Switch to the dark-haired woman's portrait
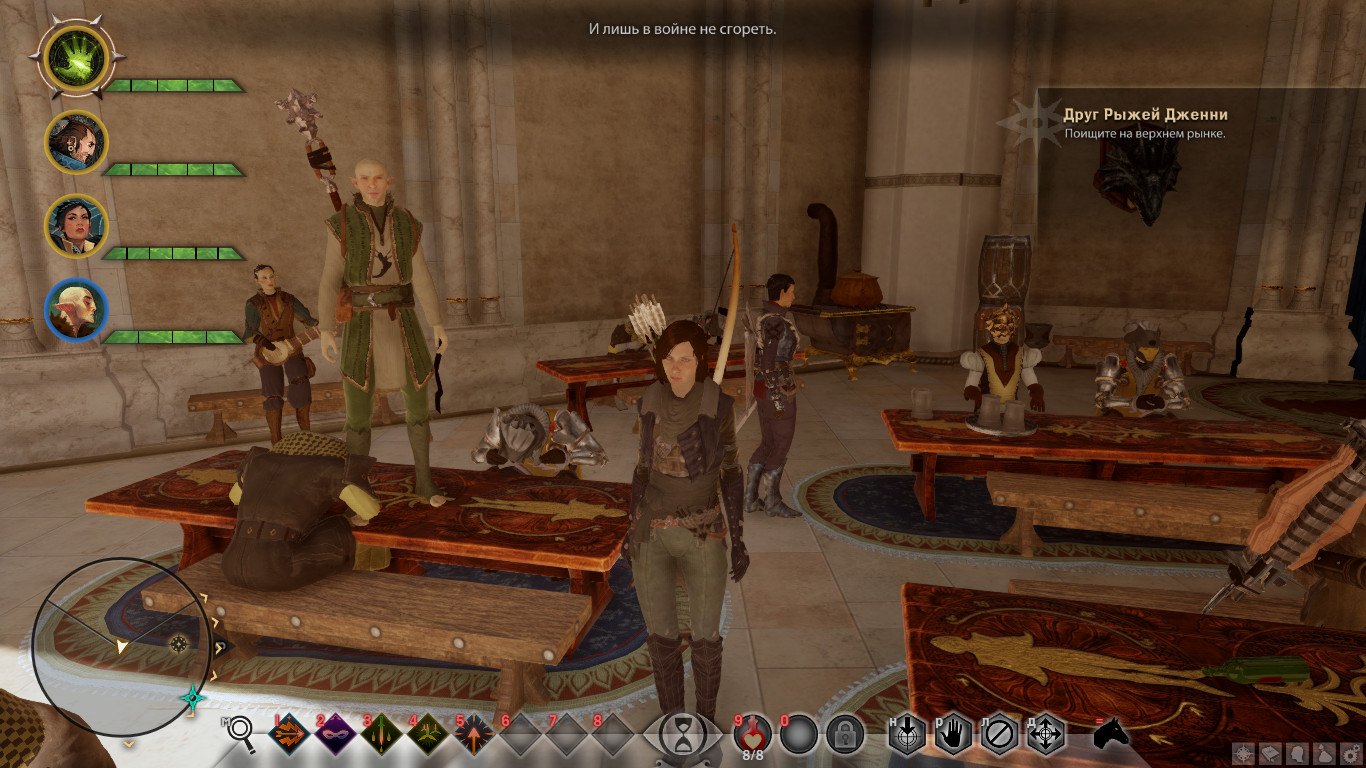 pyautogui.click(x=76, y=226)
